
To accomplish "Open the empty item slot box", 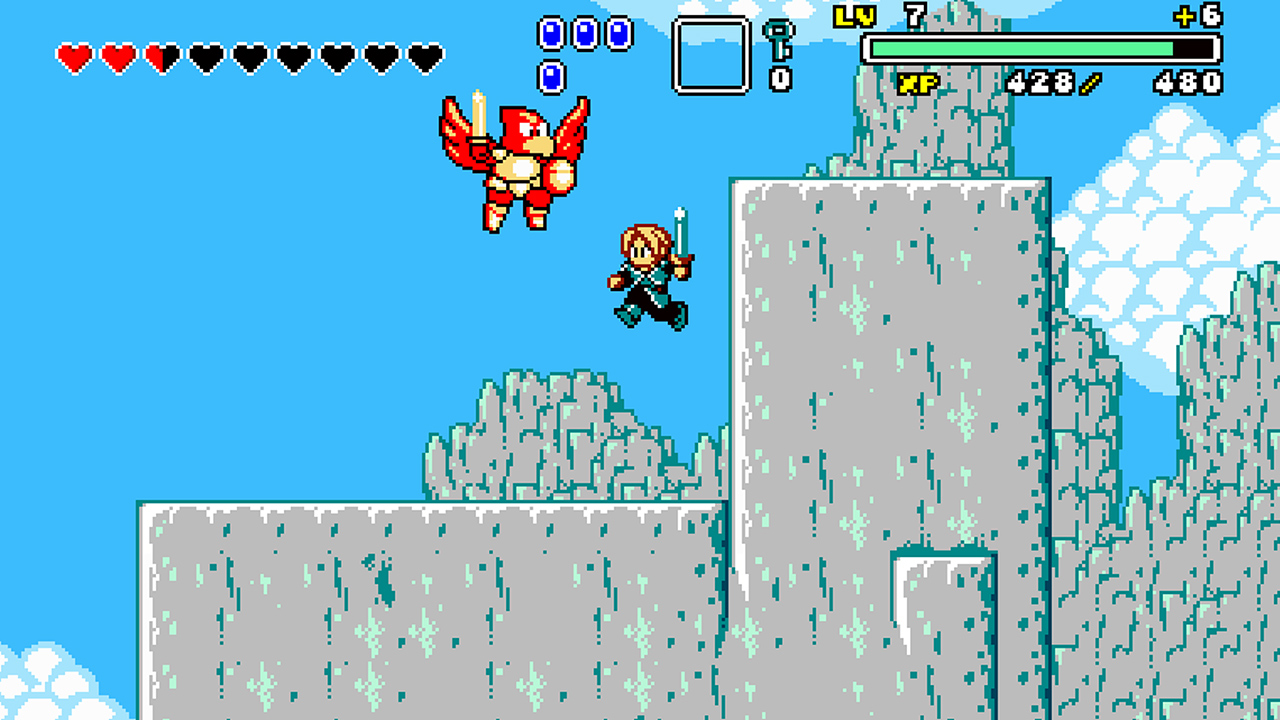I will coord(711,51).
